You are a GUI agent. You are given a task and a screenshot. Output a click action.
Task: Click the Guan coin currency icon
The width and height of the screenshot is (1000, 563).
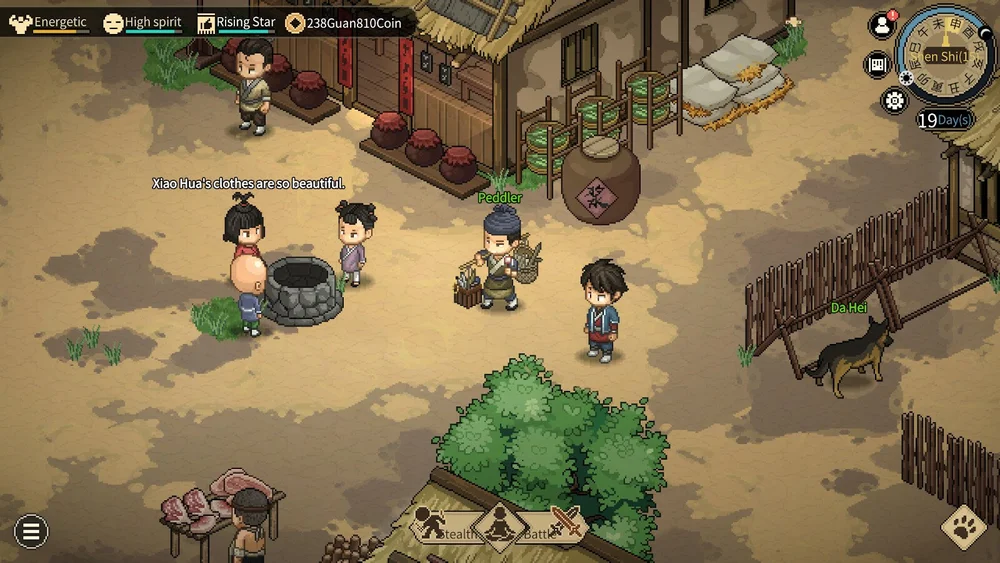point(295,22)
